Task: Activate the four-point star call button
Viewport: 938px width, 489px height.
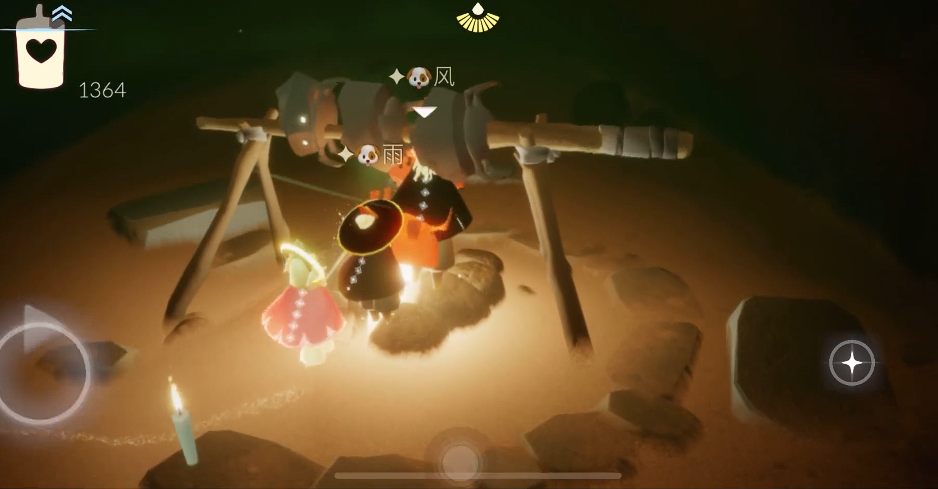Action: coord(852,363)
